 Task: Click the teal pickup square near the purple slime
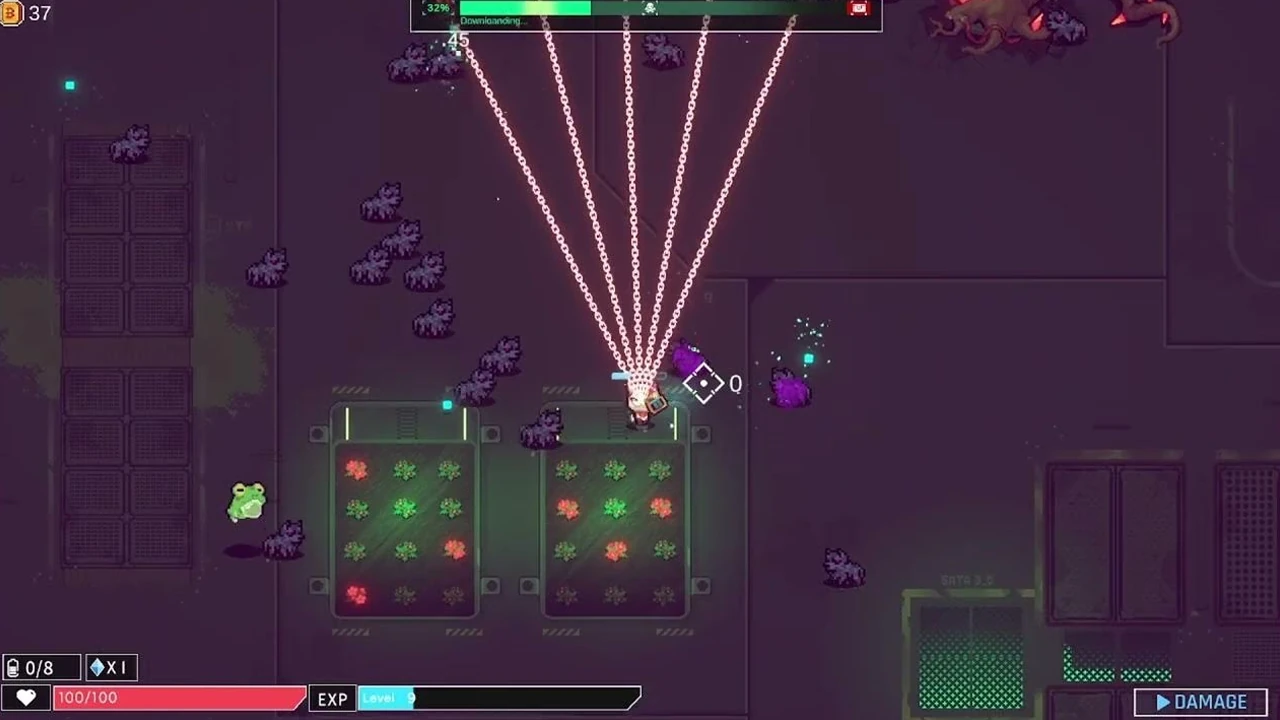pos(808,357)
